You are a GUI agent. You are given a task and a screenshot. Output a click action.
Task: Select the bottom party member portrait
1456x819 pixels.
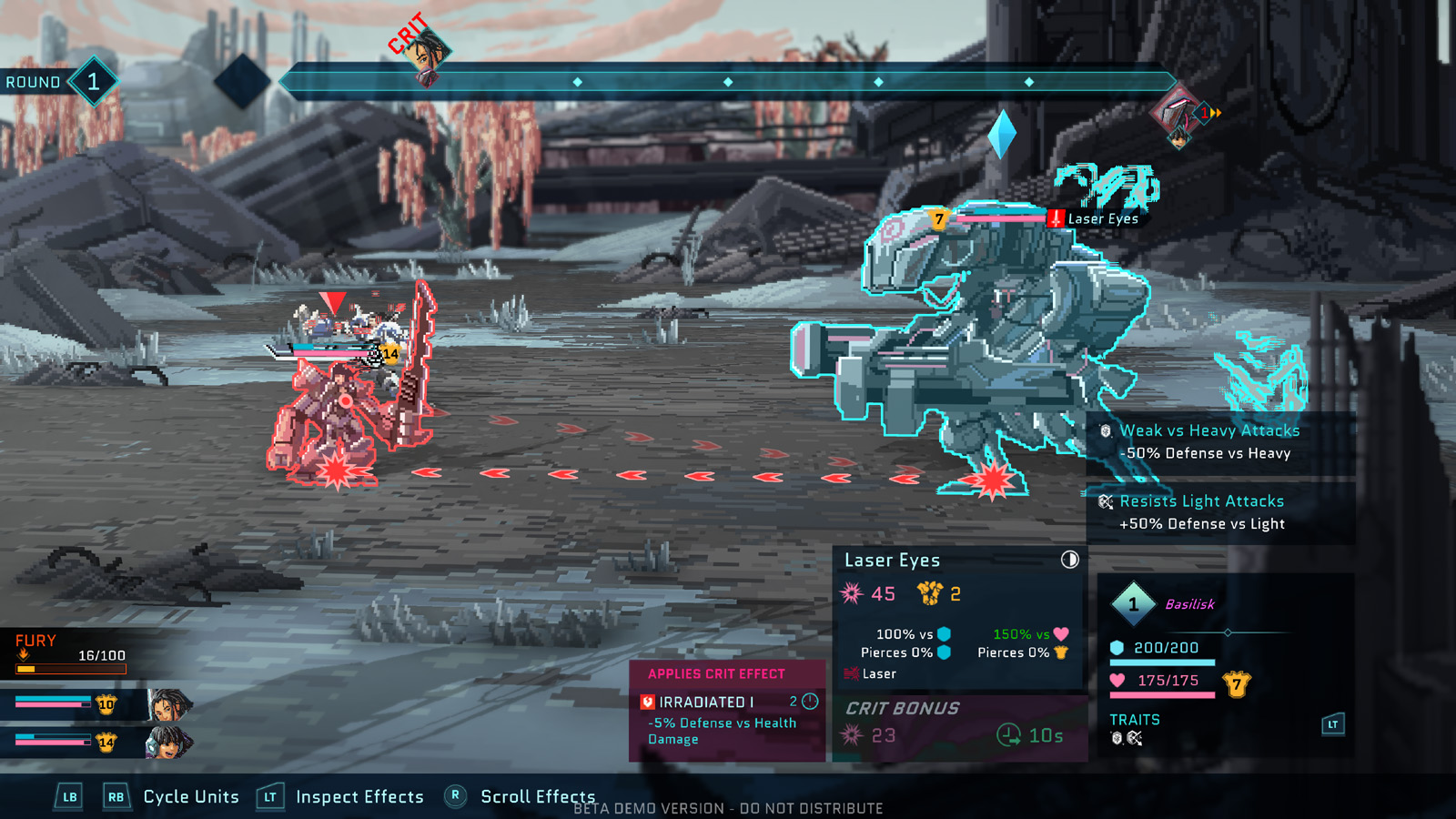click(x=167, y=743)
